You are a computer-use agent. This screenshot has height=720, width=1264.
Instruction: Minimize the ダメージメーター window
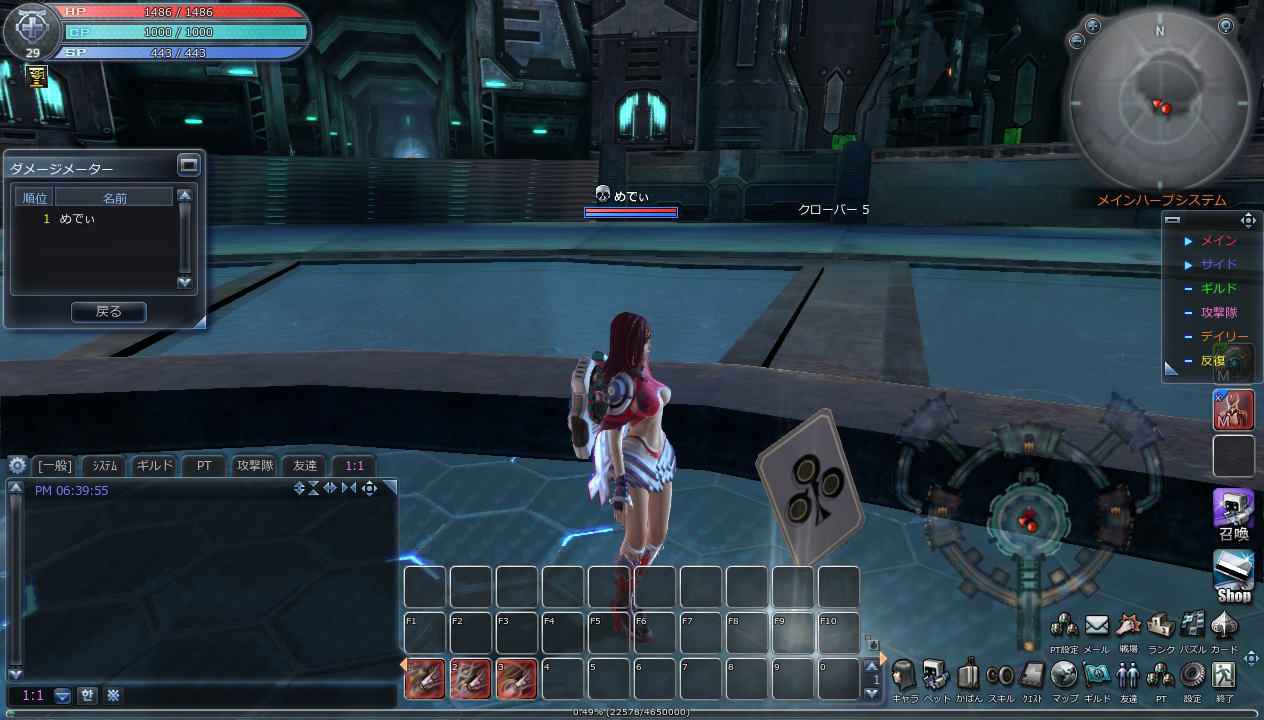pyautogui.click(x=188, y=164)
